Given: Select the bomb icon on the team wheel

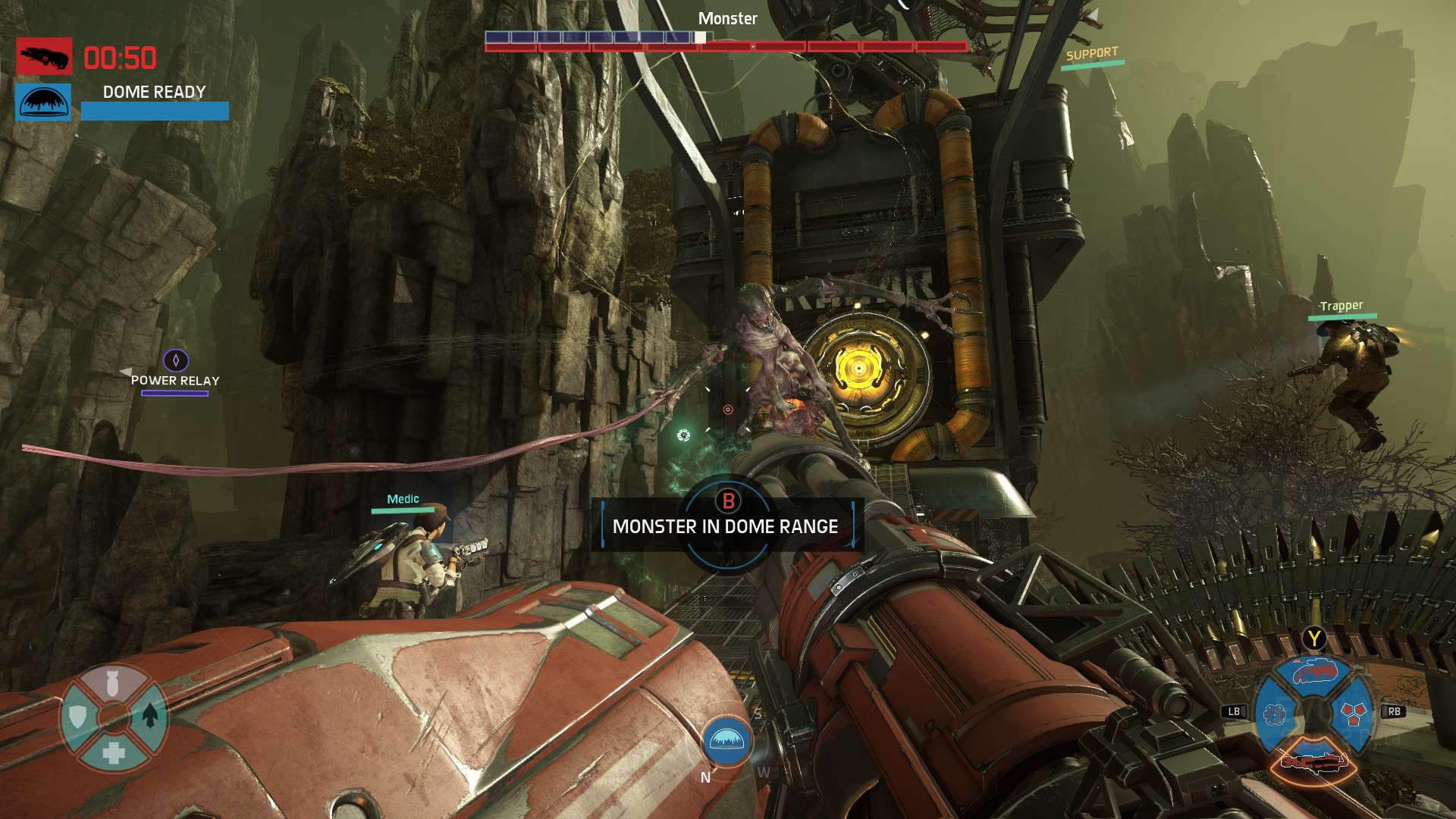Looking at the screenshot, I should point(112,684).
